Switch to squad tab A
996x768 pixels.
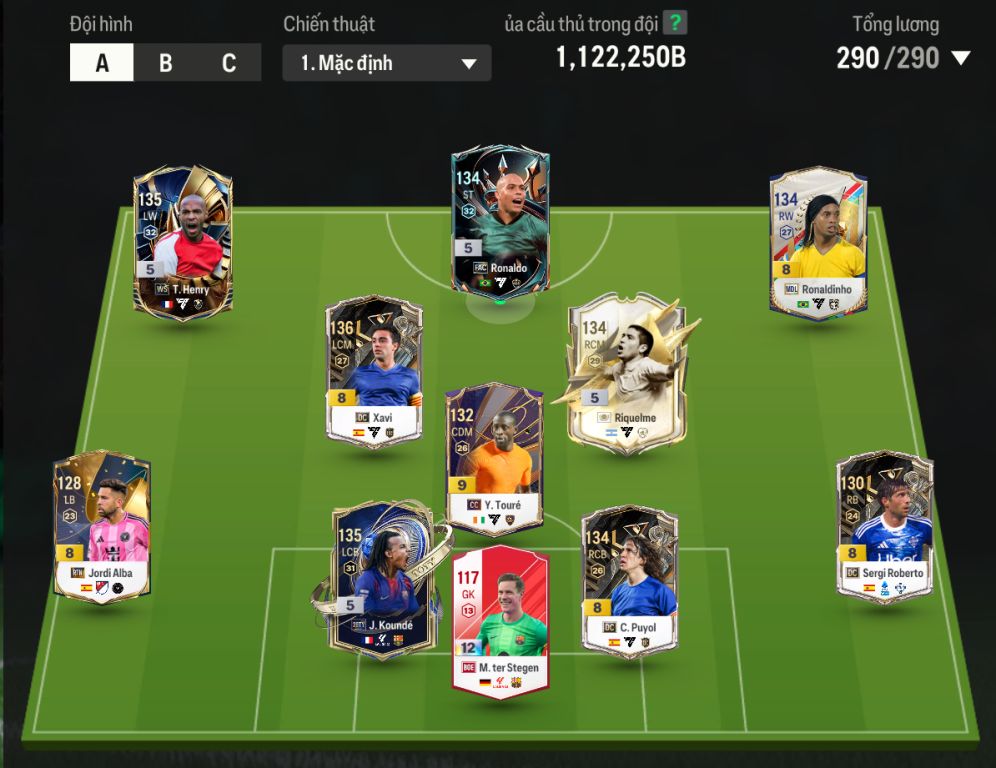[x=102, y=63]
